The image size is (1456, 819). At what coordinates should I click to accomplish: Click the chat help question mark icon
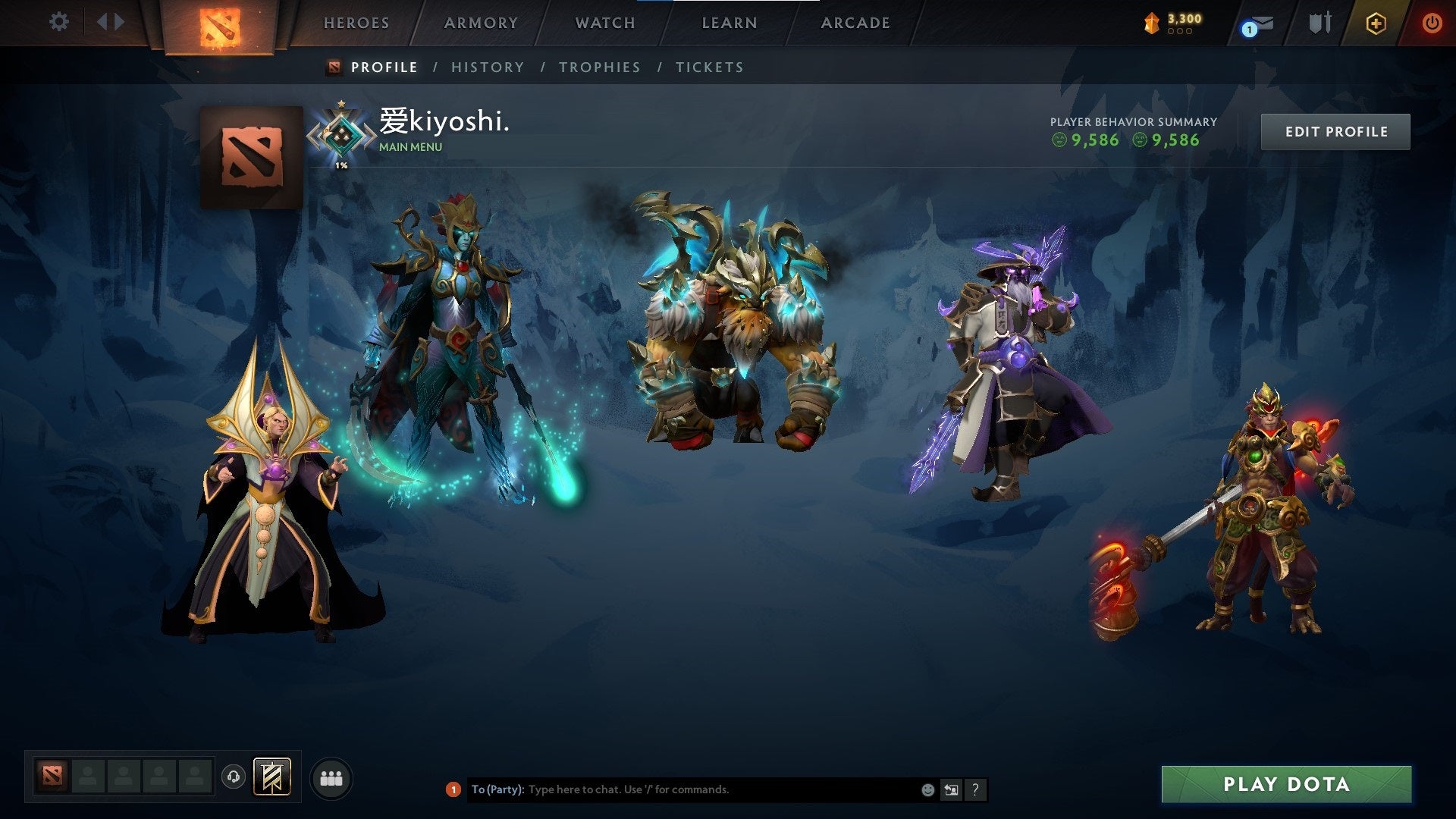coord(974,789)
